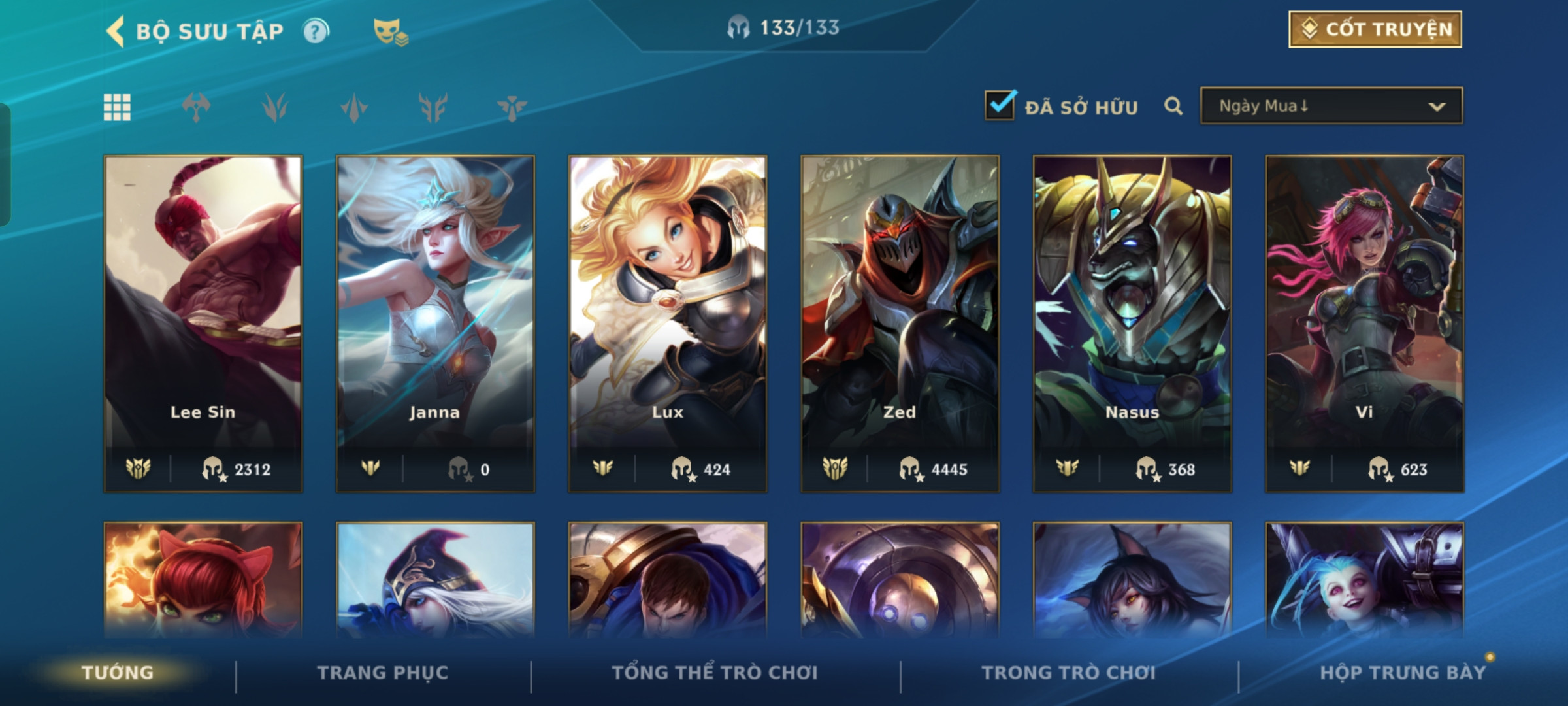The height and width of the screenshot is (706, 1568).
Task: Open the question mark help icon
Action: pyautogui.click(x=316, y=31)
